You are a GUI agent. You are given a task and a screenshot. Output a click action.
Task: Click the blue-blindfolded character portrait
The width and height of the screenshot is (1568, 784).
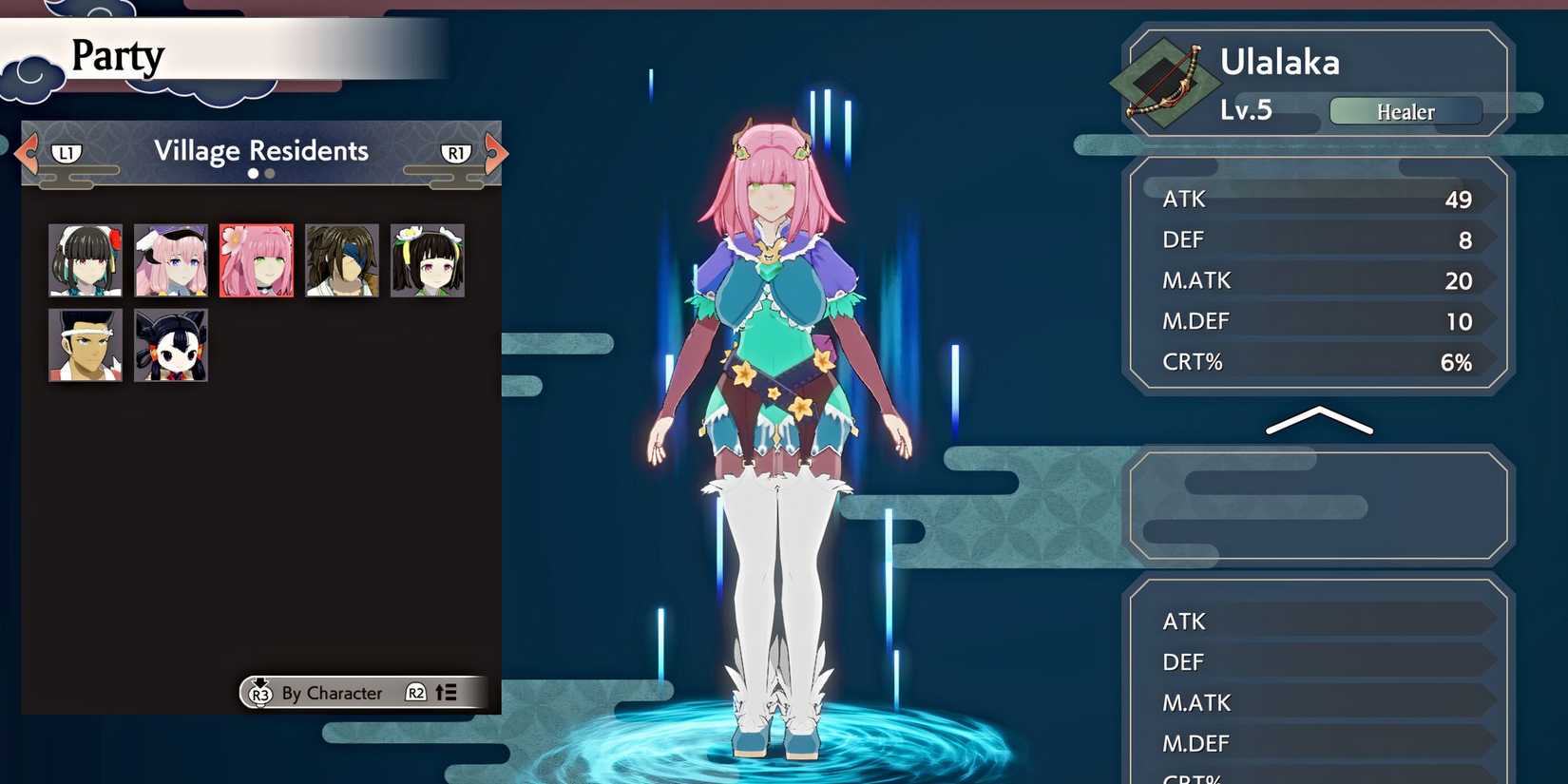click(341, 259)
